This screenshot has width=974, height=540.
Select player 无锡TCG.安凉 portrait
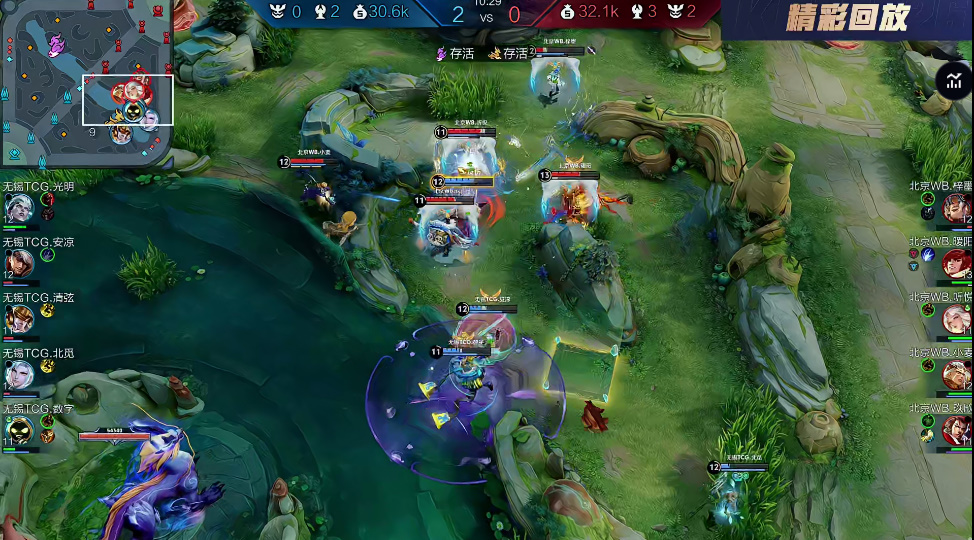coord(18,263)
